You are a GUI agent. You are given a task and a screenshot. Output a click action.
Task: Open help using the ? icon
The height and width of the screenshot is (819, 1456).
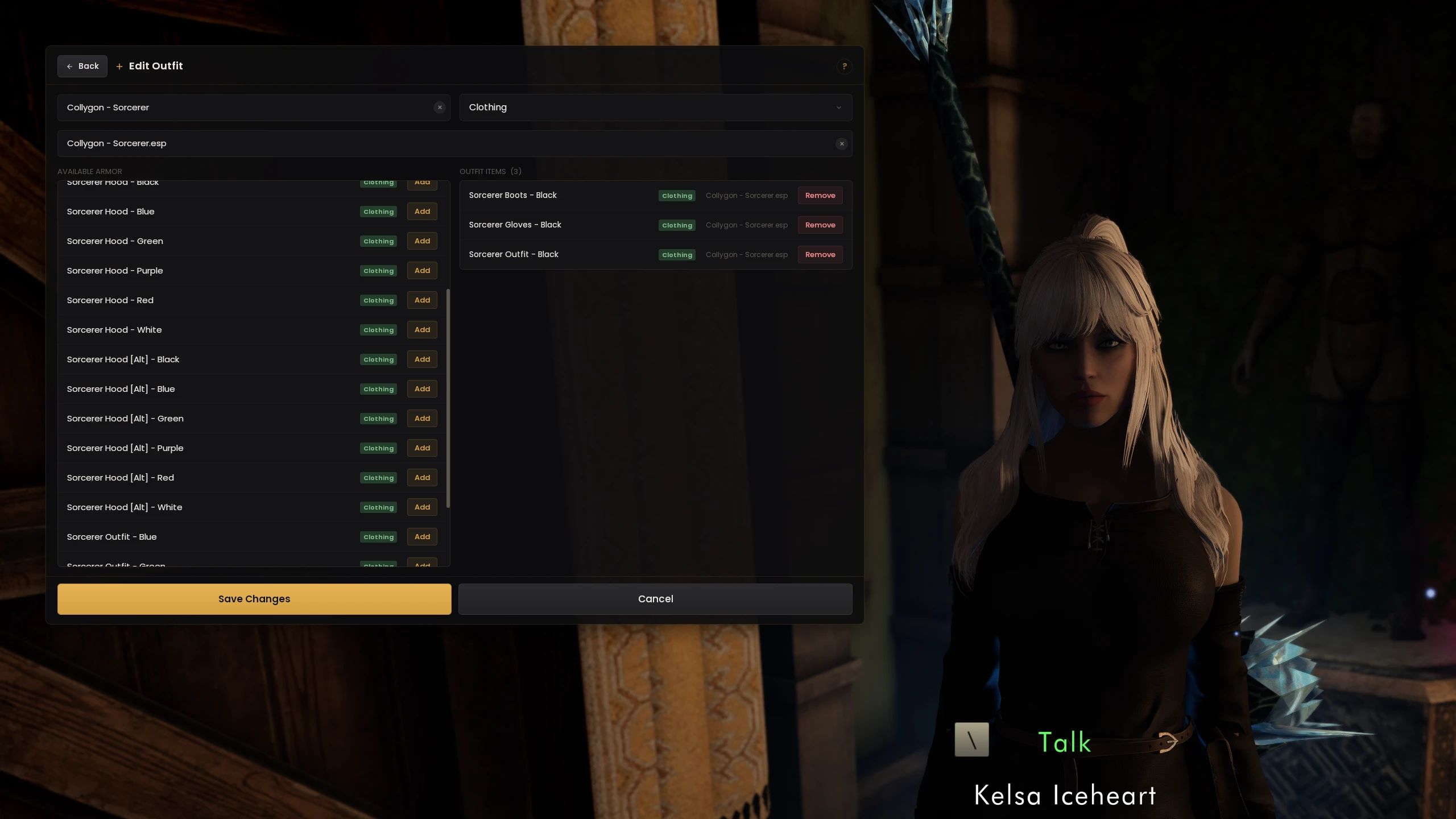844,67
